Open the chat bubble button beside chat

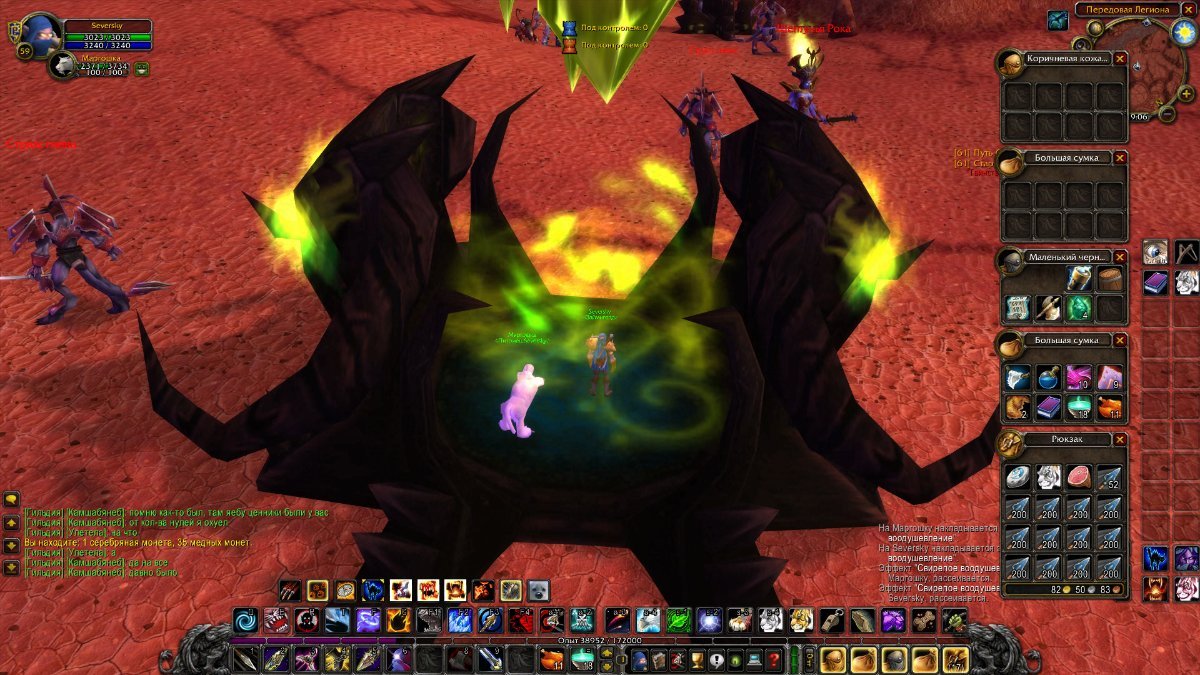coord(13,499)
